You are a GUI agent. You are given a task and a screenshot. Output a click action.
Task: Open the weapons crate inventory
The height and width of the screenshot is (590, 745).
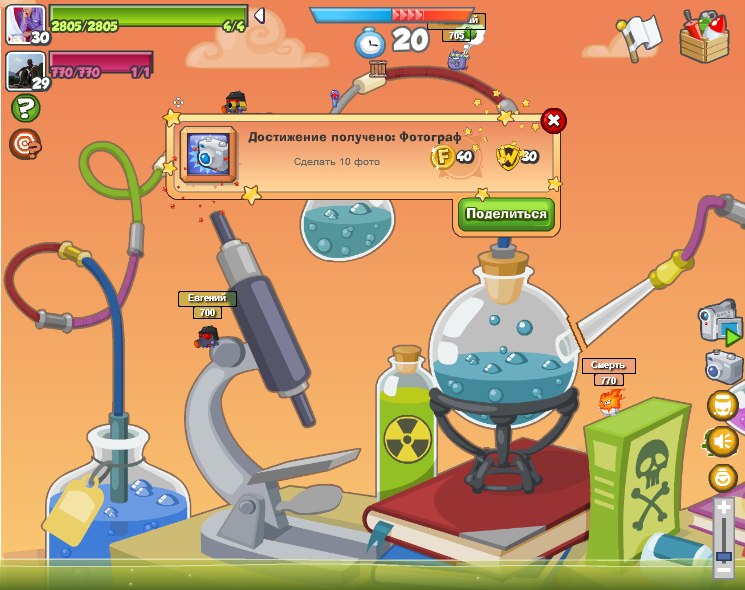click(704, 36)
